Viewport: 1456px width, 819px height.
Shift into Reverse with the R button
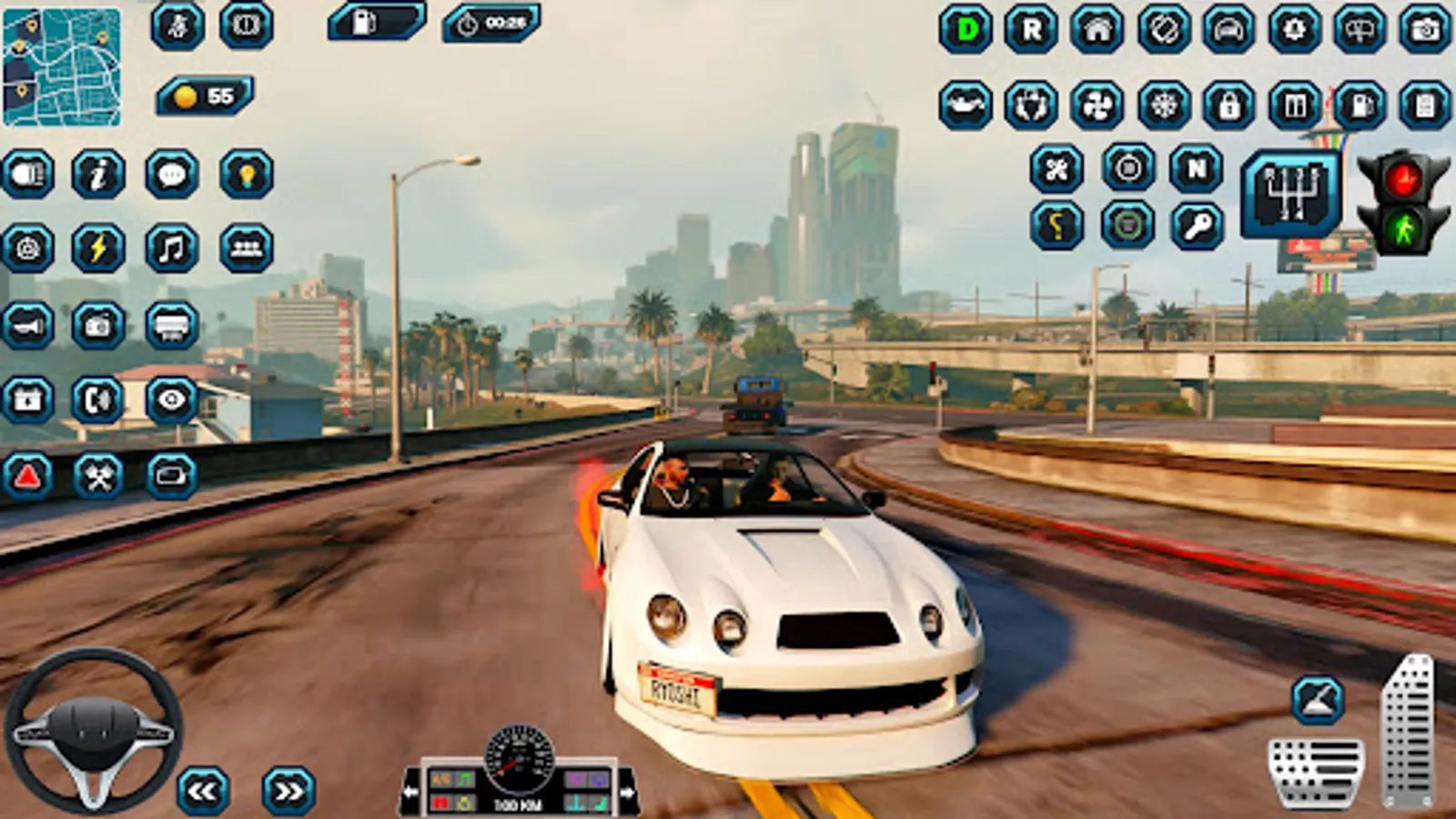[1031, 30]
